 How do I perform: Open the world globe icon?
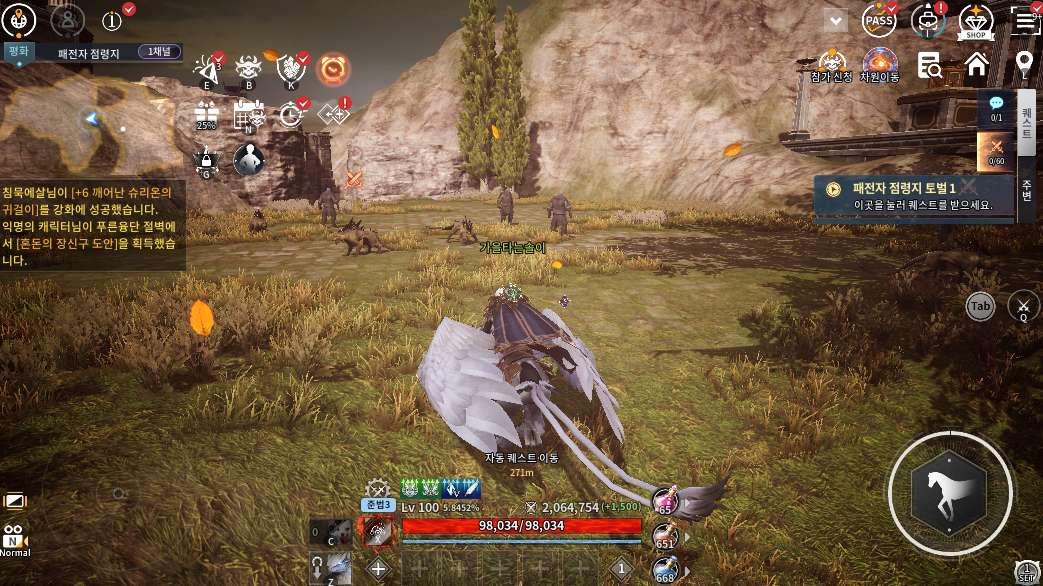click(21, 19)
